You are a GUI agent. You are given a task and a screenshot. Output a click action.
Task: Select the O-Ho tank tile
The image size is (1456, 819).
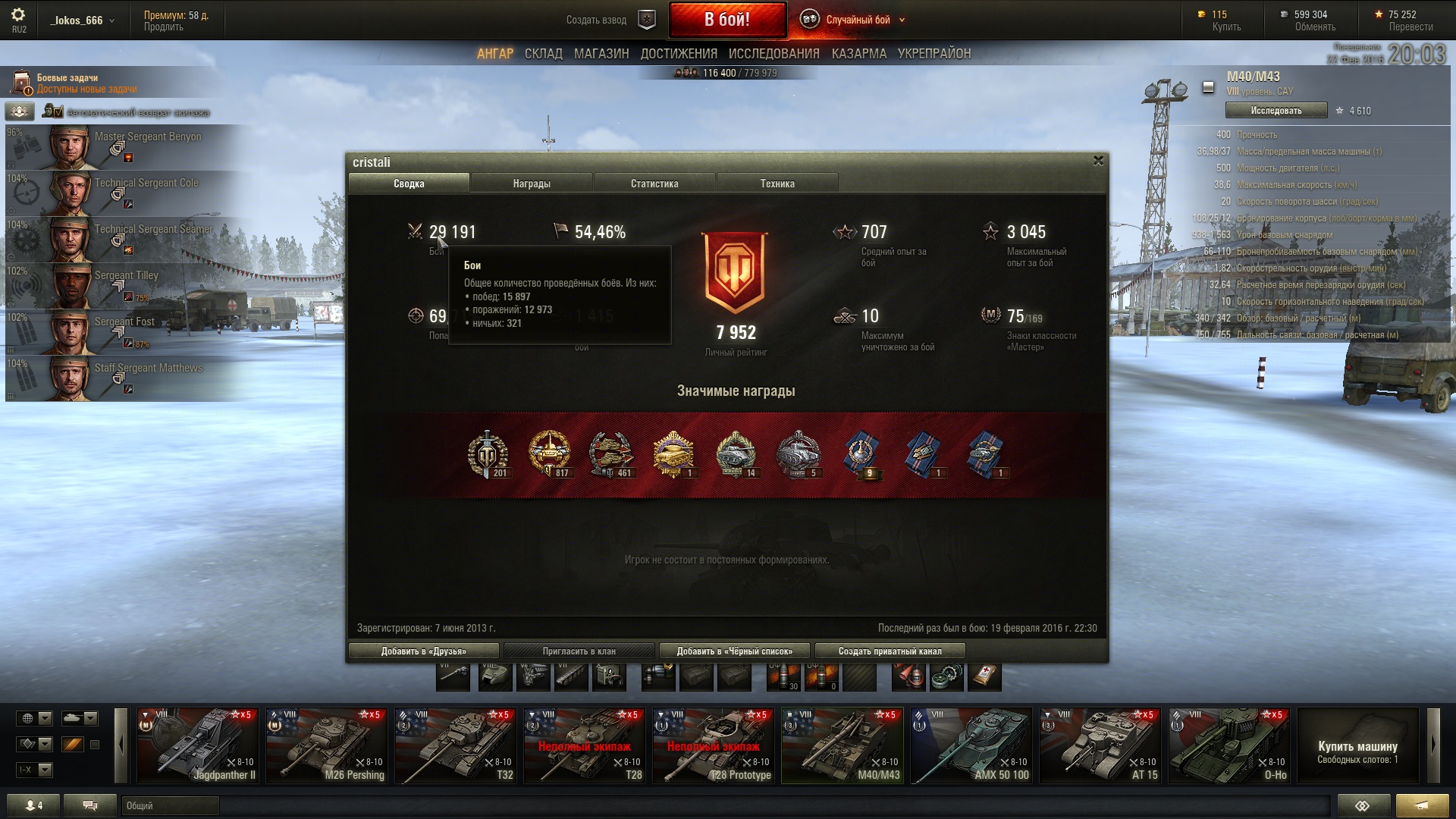tap(1229, 745)
